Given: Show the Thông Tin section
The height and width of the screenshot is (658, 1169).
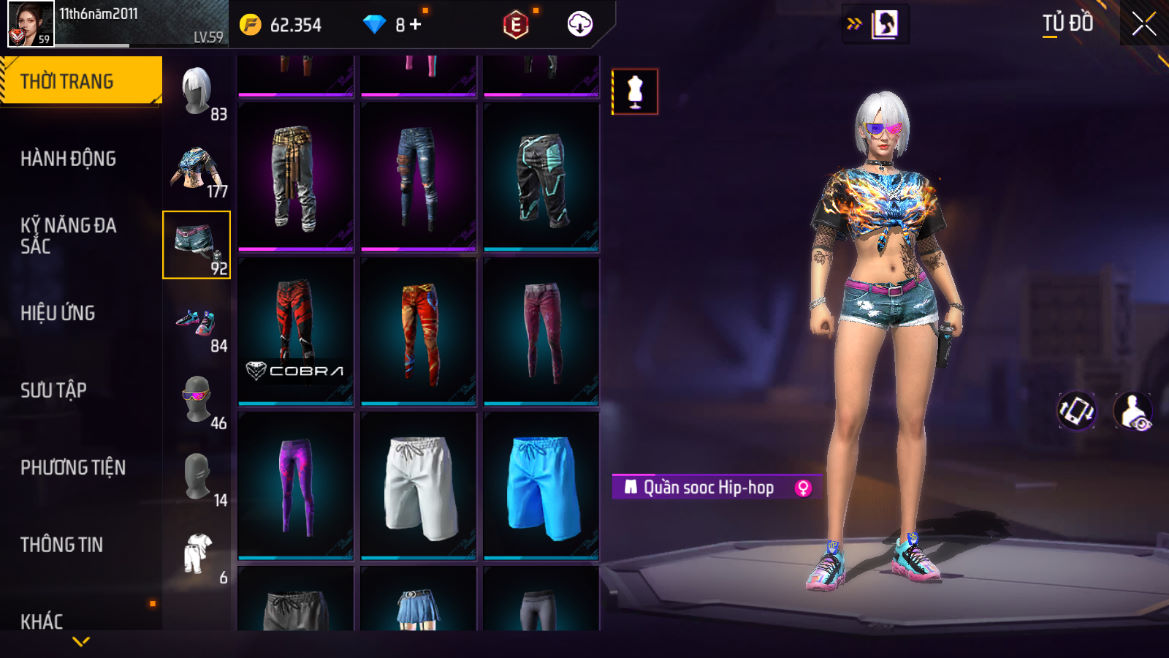Looking at the screenshot, I should pos(62,545).
